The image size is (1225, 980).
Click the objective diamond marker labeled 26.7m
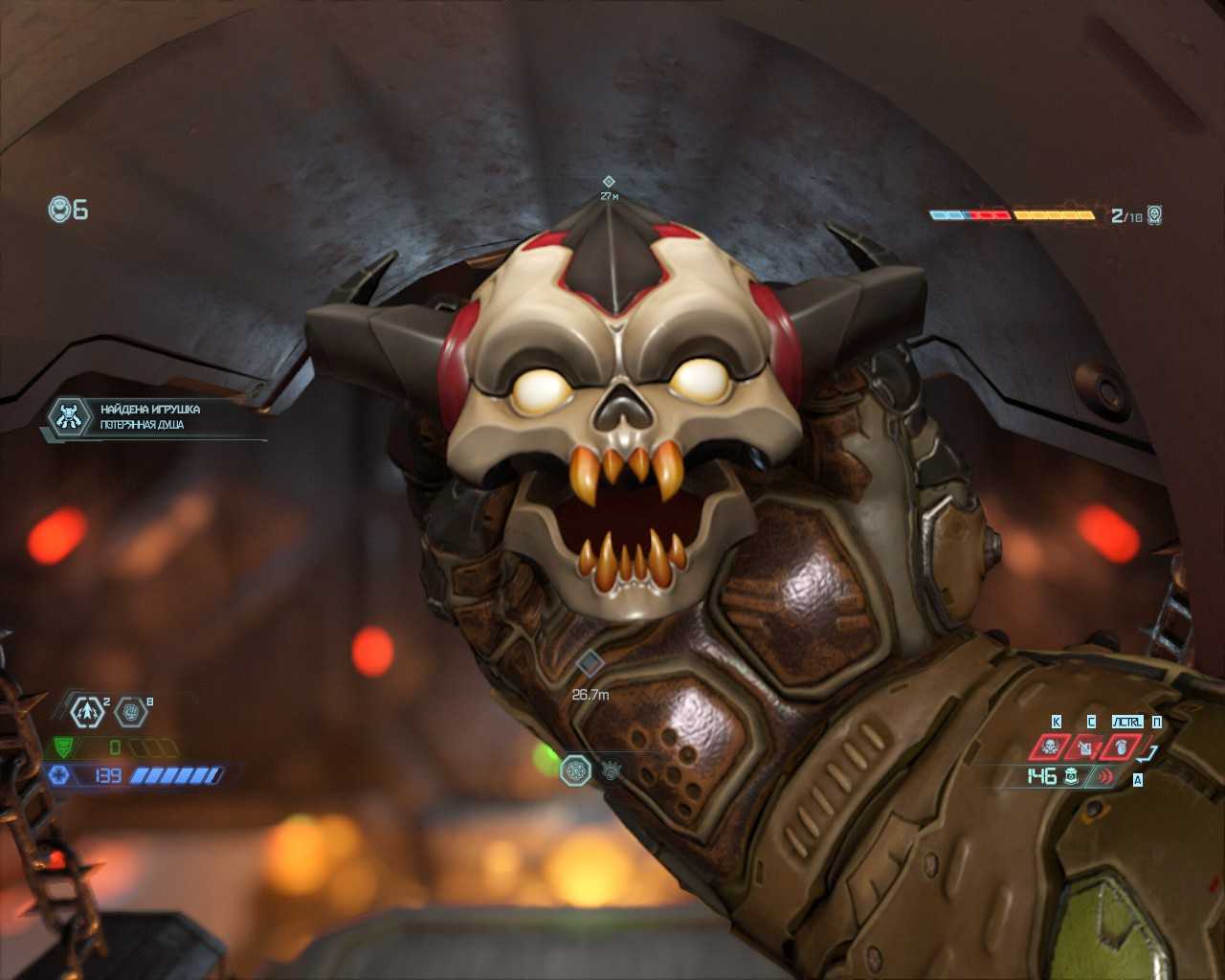point(590,662)
